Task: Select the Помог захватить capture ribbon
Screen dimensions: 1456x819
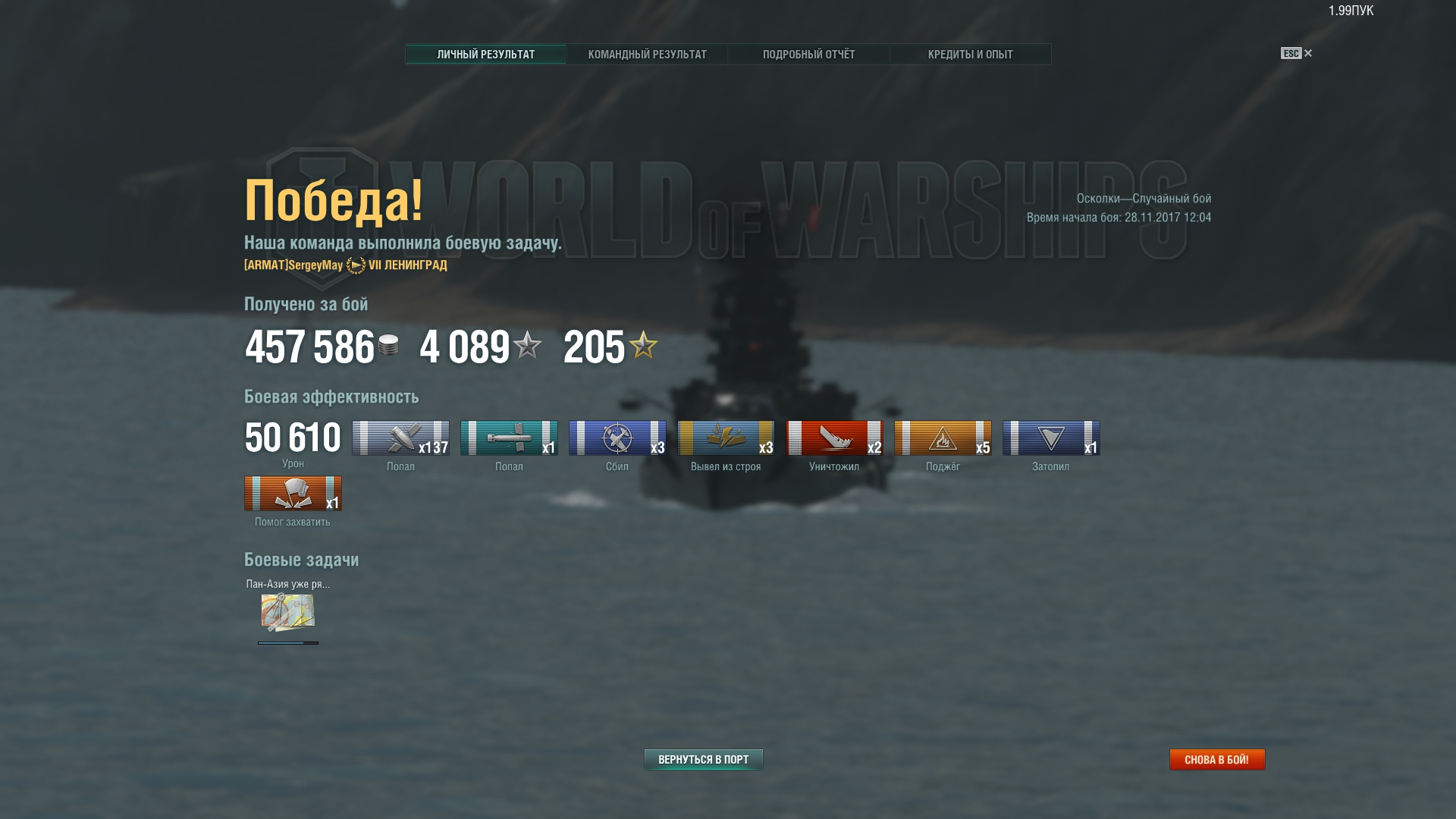Action: tap(293, 494)
